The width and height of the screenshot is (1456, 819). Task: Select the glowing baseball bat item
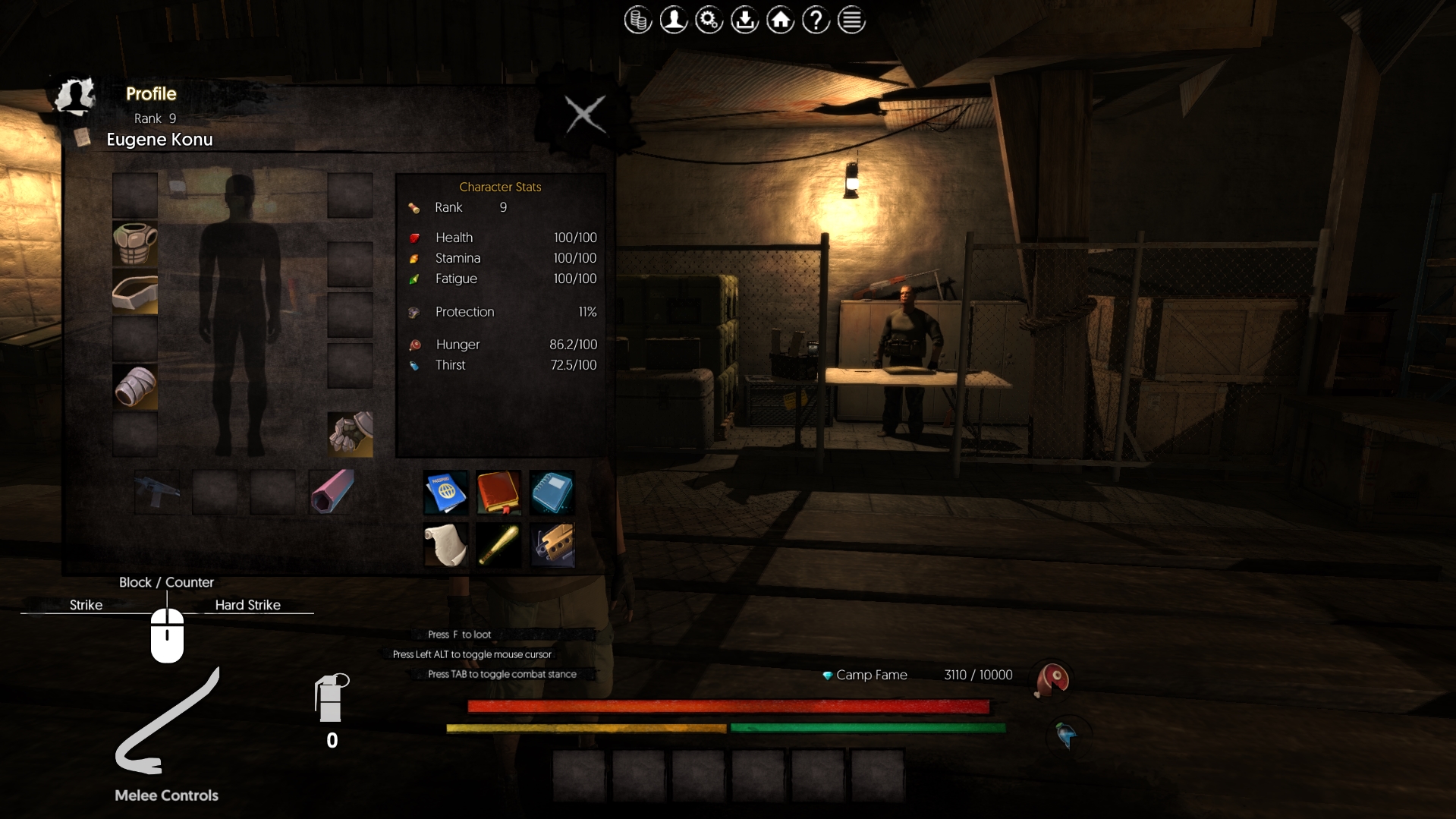click(x=498, y=545)
